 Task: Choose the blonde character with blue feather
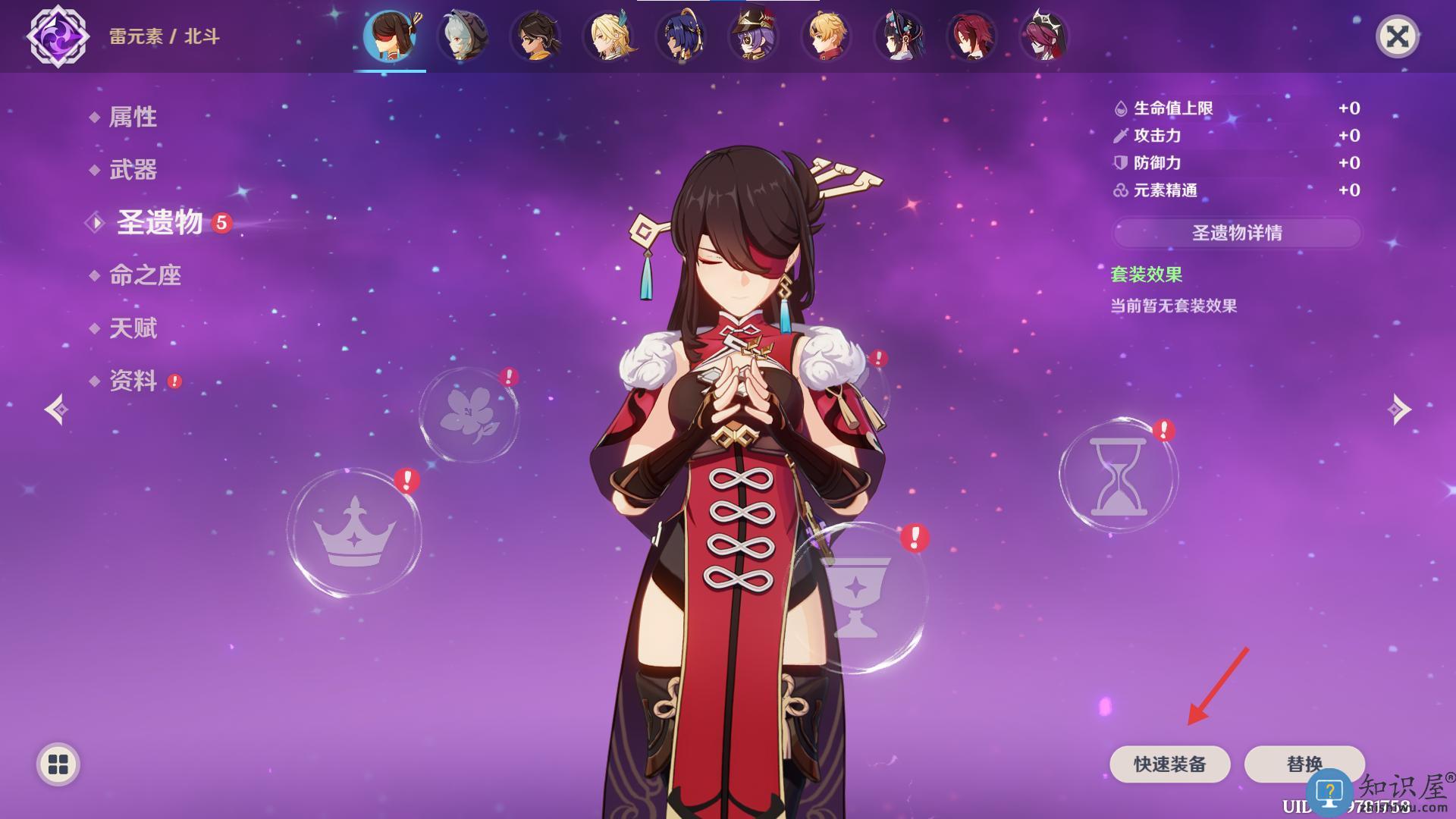(609, 36)
